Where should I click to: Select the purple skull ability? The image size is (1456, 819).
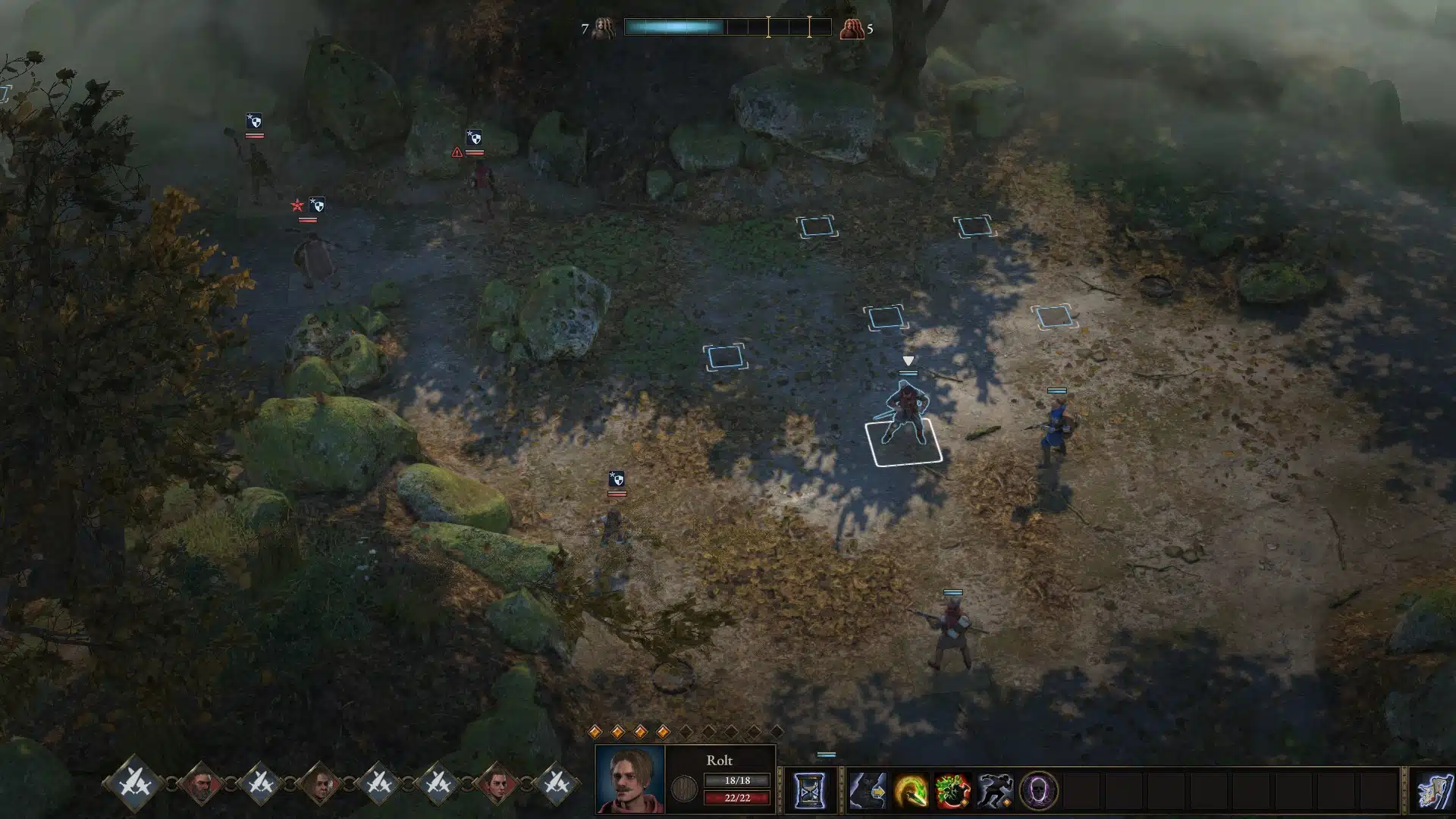click(x=1037, y=792)
